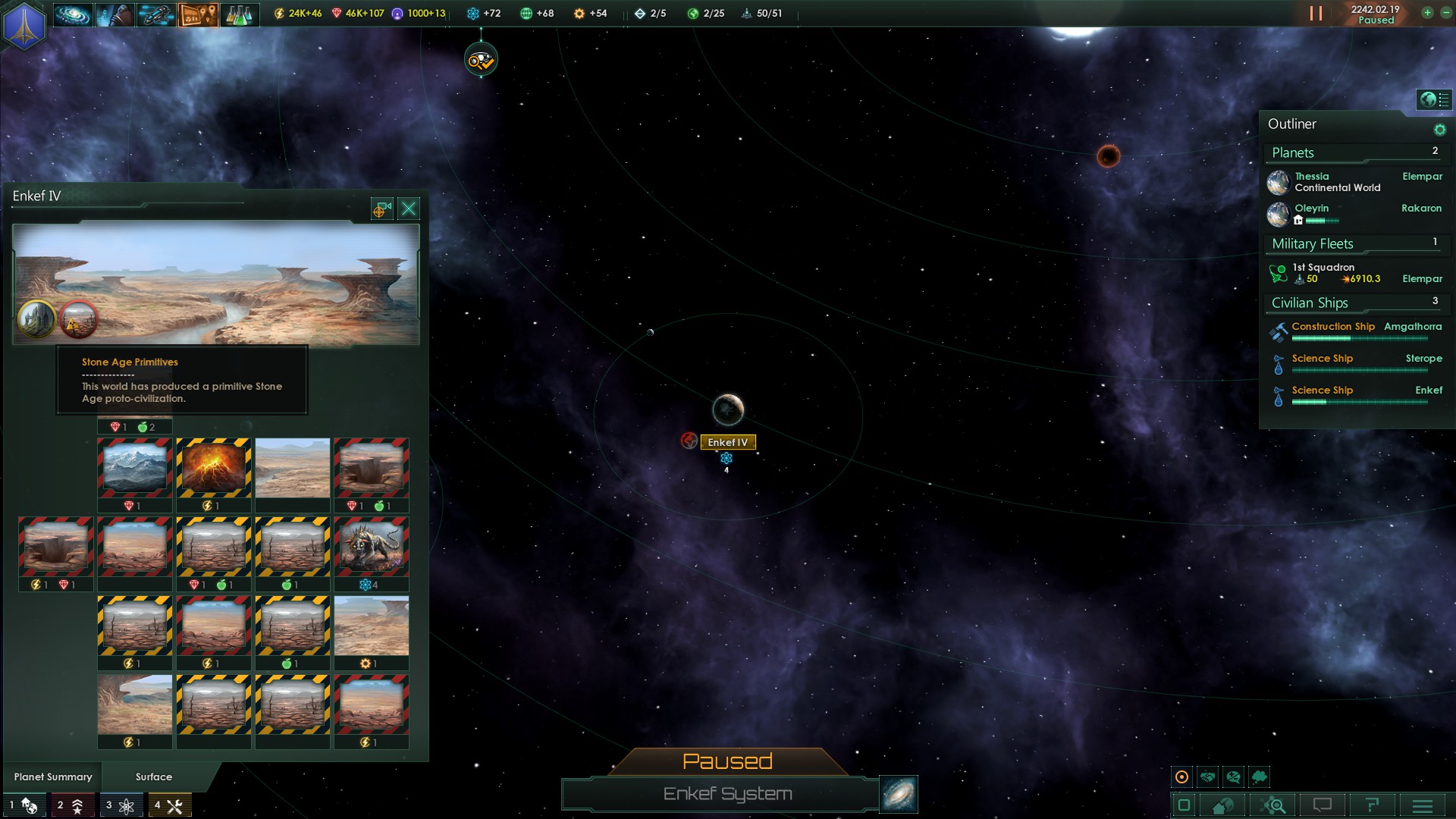Select the snowy mountain surface tile

135,467
